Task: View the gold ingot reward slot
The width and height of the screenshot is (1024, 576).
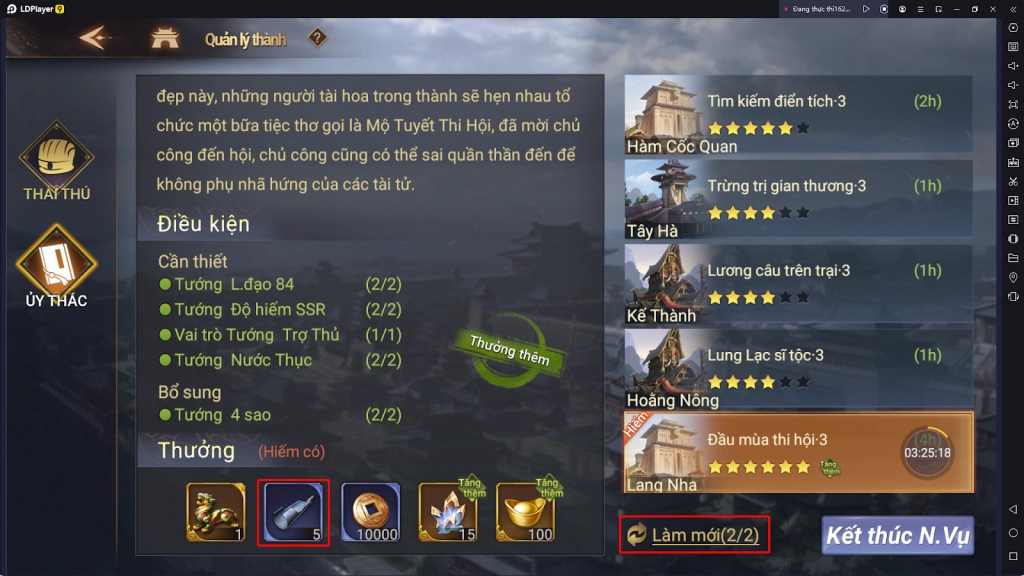Action: pyautogui.click(x=526, y=512)
